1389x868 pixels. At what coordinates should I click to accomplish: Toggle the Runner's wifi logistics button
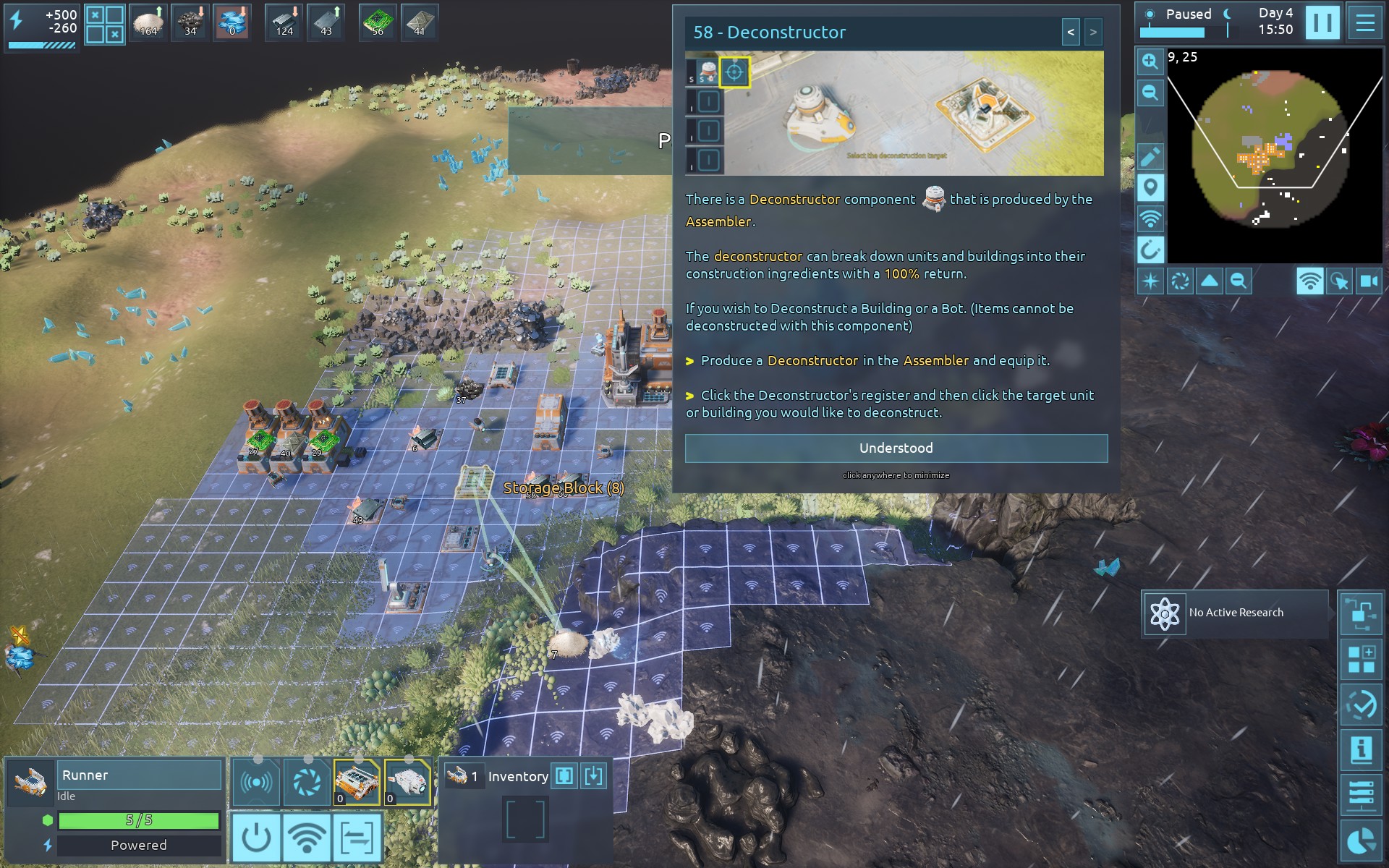307,837
